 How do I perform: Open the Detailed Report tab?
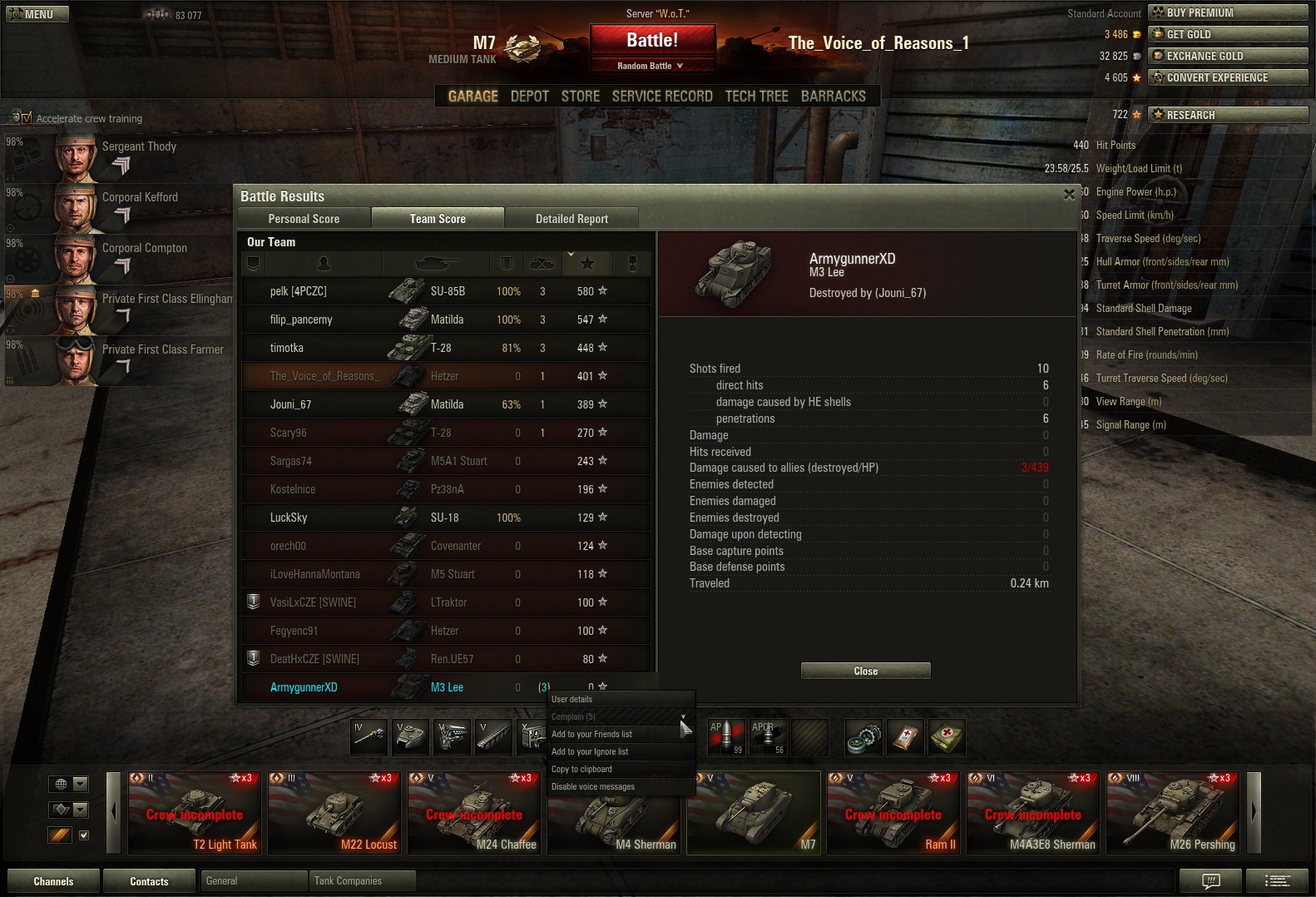(x=571, y=219)
